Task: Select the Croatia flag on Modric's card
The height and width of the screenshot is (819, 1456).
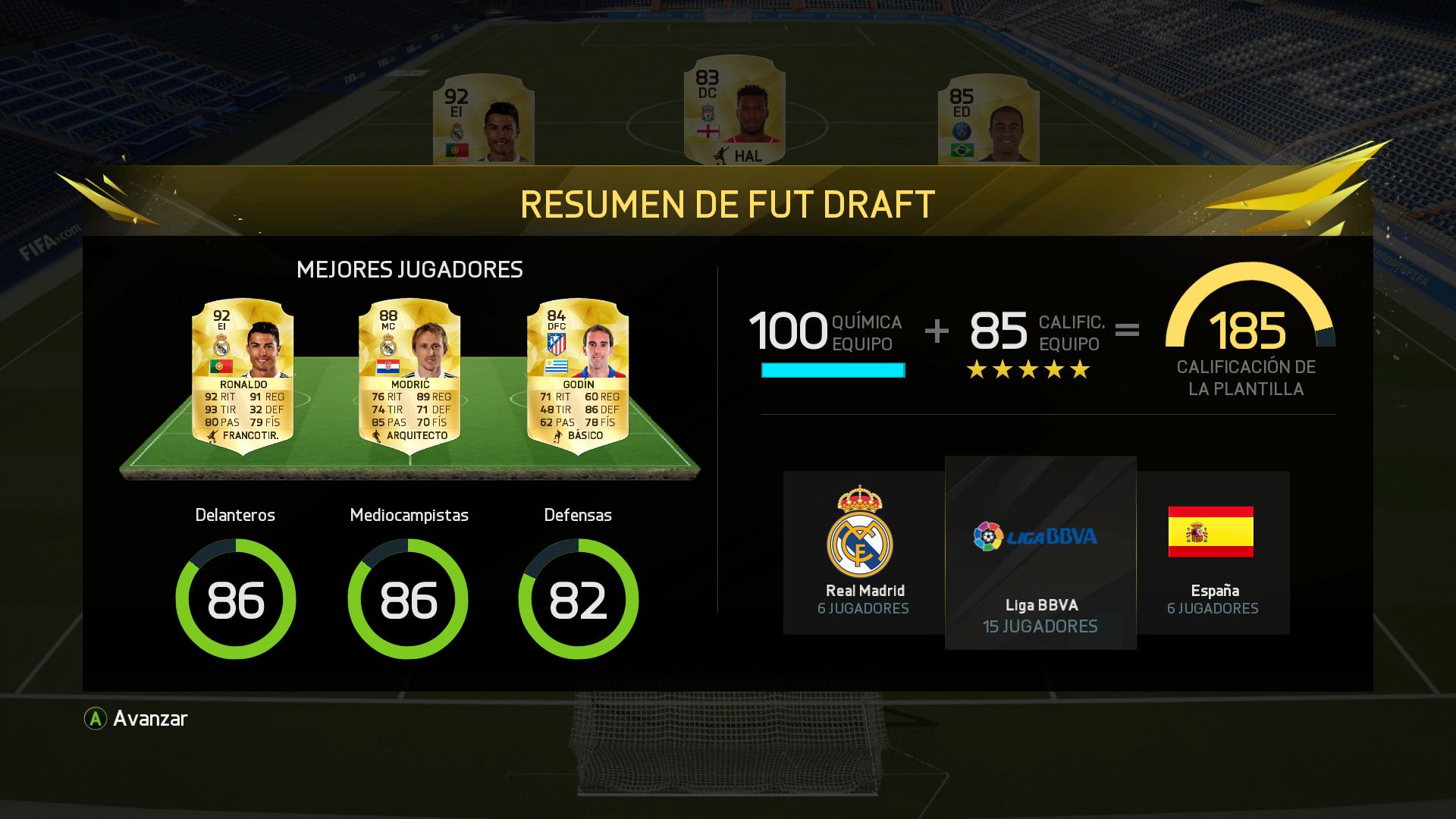Action: click(389, 367)
